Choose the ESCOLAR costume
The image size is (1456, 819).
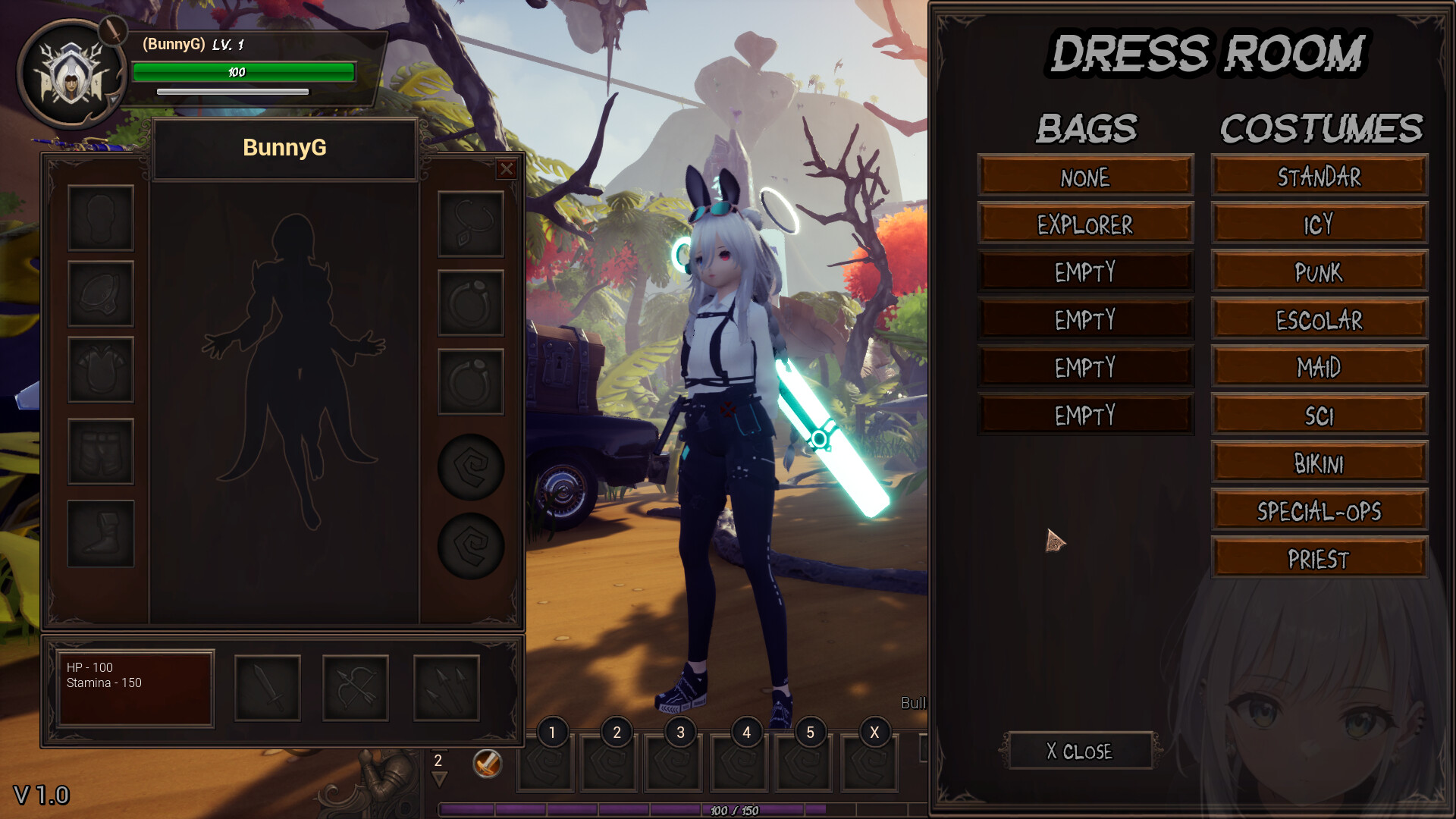click(x=1319, y=320)
